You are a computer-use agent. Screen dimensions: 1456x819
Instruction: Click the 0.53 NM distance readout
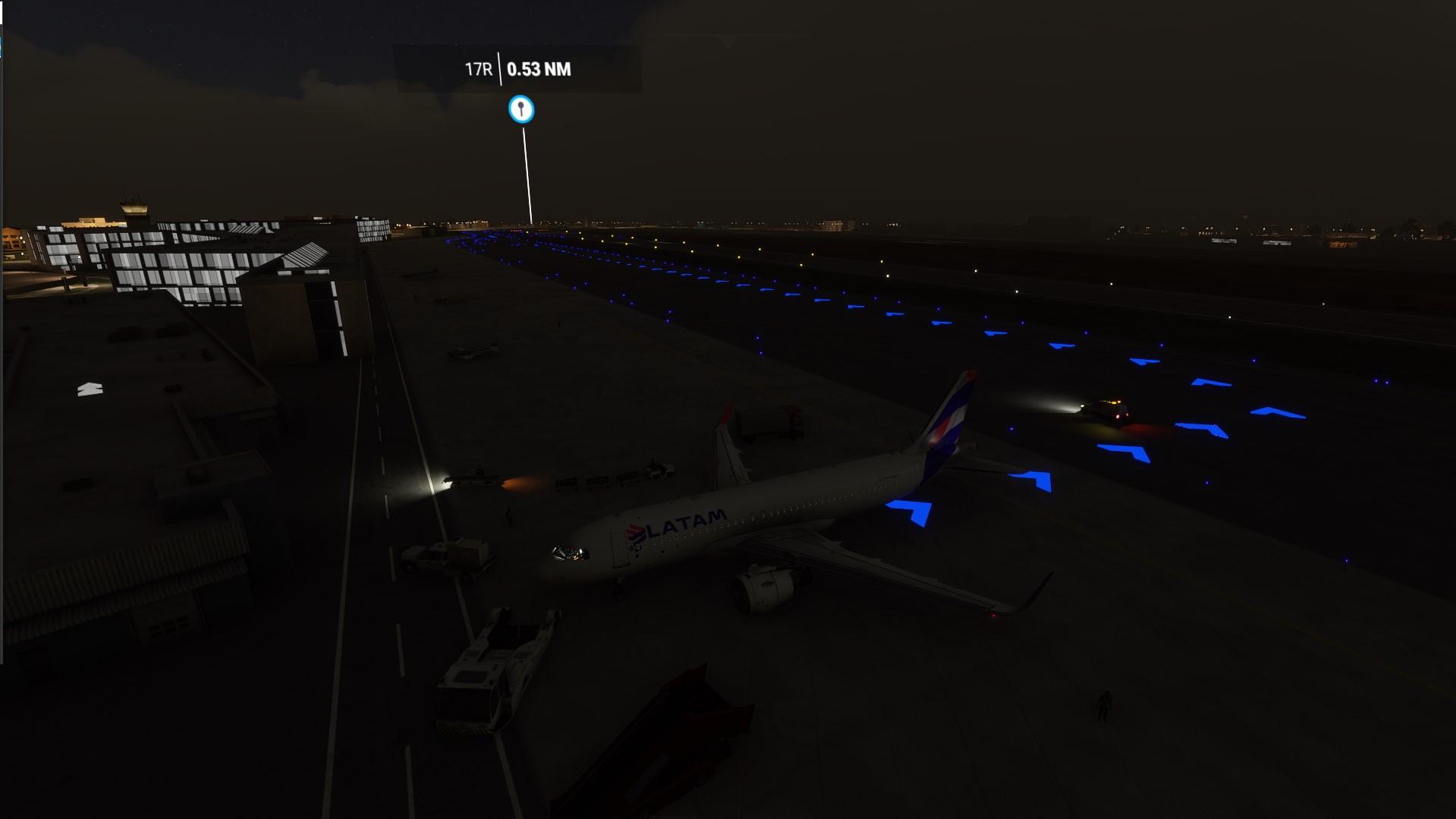point(540,68)
